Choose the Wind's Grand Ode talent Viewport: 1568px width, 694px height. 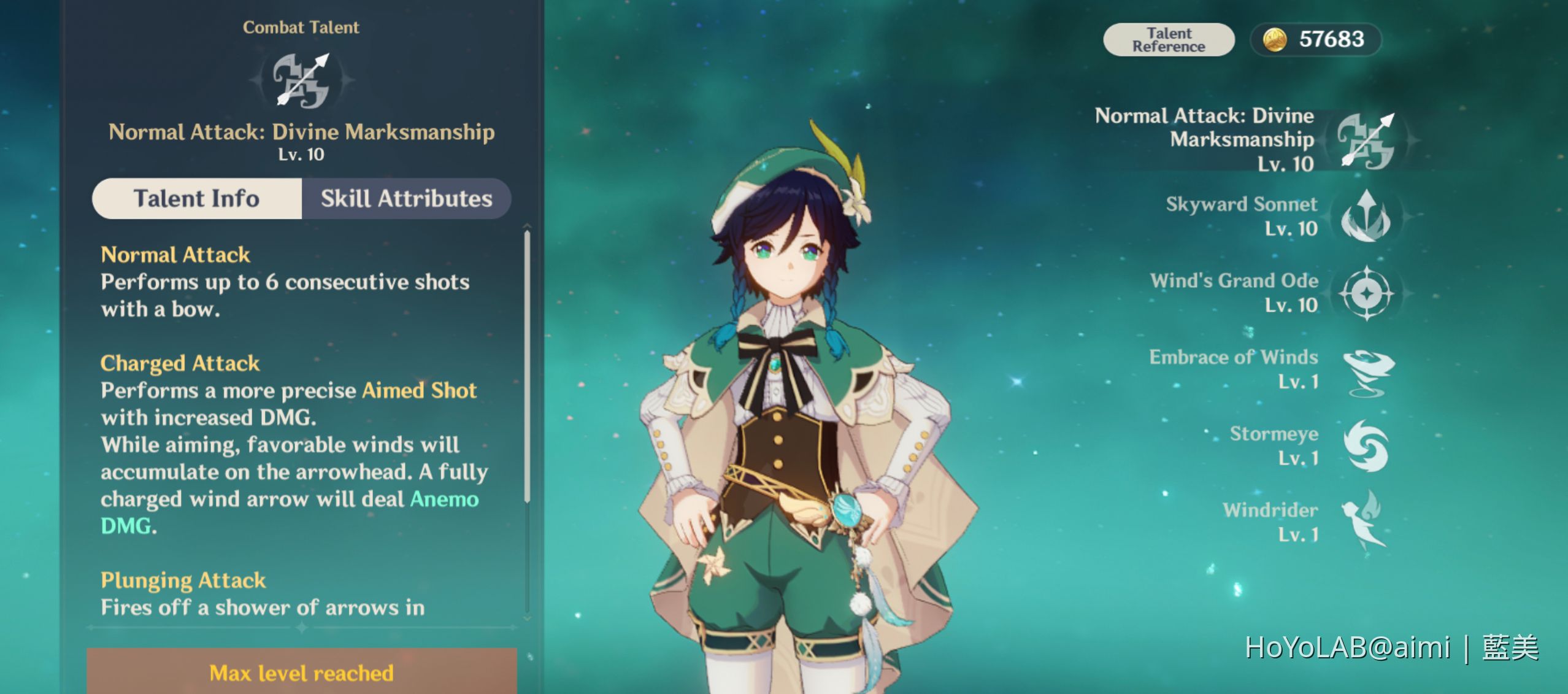point(1366,293)
